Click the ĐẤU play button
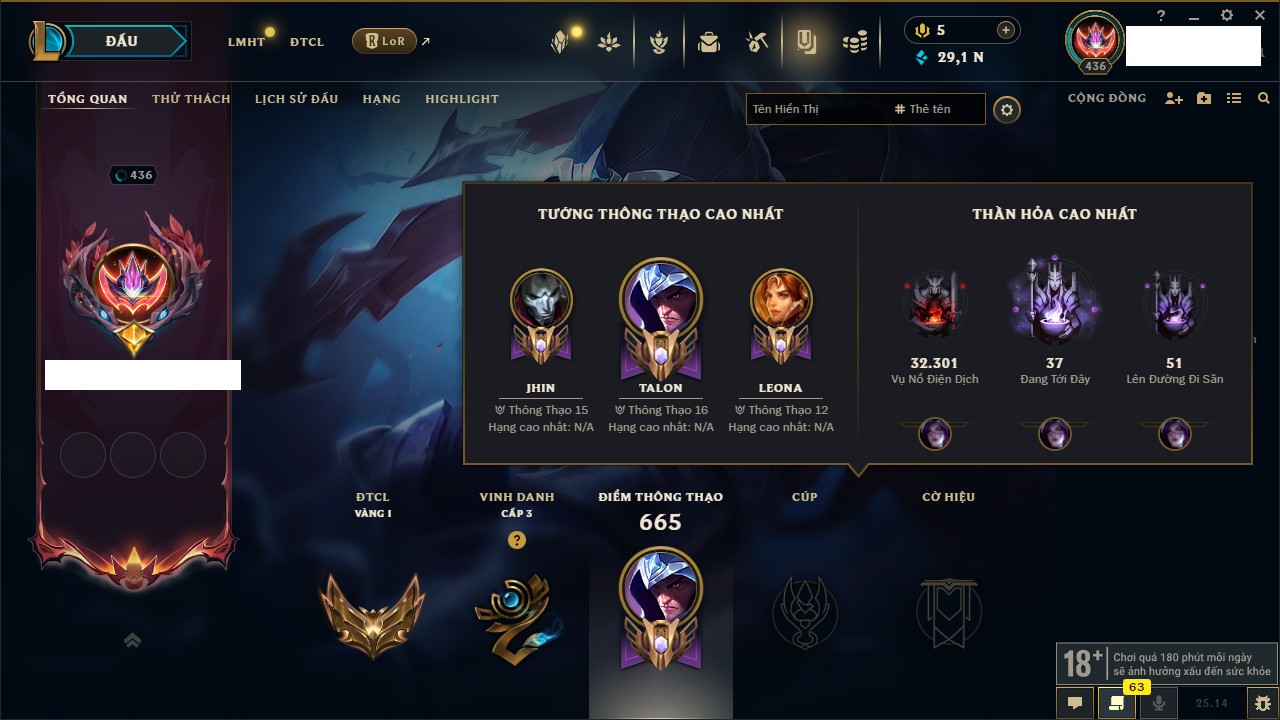The image size is (1280, 720). [x=120, y=41]
